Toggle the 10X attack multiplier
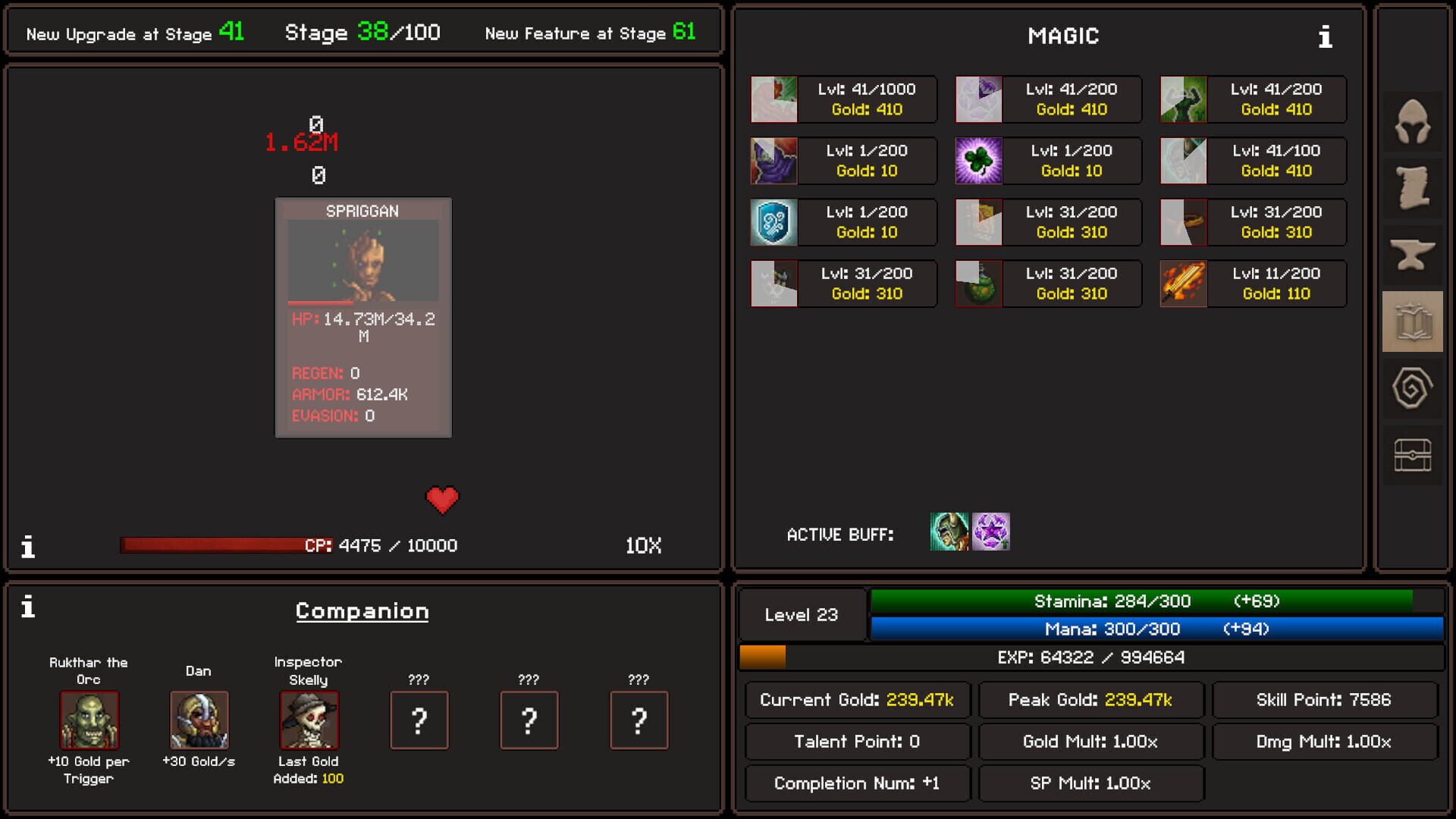Image resolution: width=1456 pixels, height=819 pixels. pyautogui.click(x=642, y=544)
